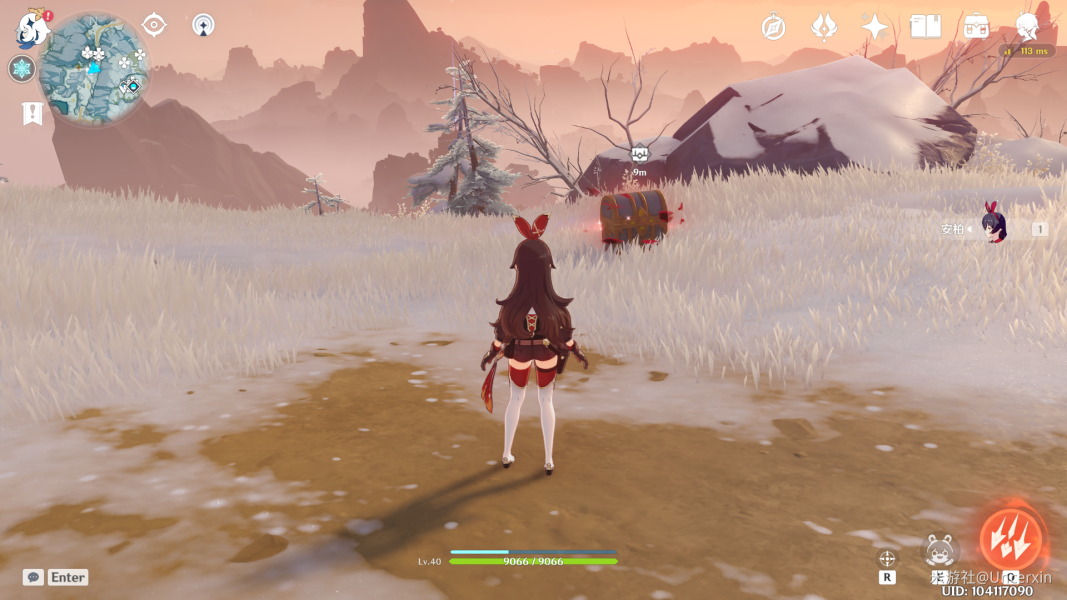Activate the Fiery Rain elemental burst
The width and height of the screenshot is (1067, 600).
pyautogui.click(x=1011, y=540)
